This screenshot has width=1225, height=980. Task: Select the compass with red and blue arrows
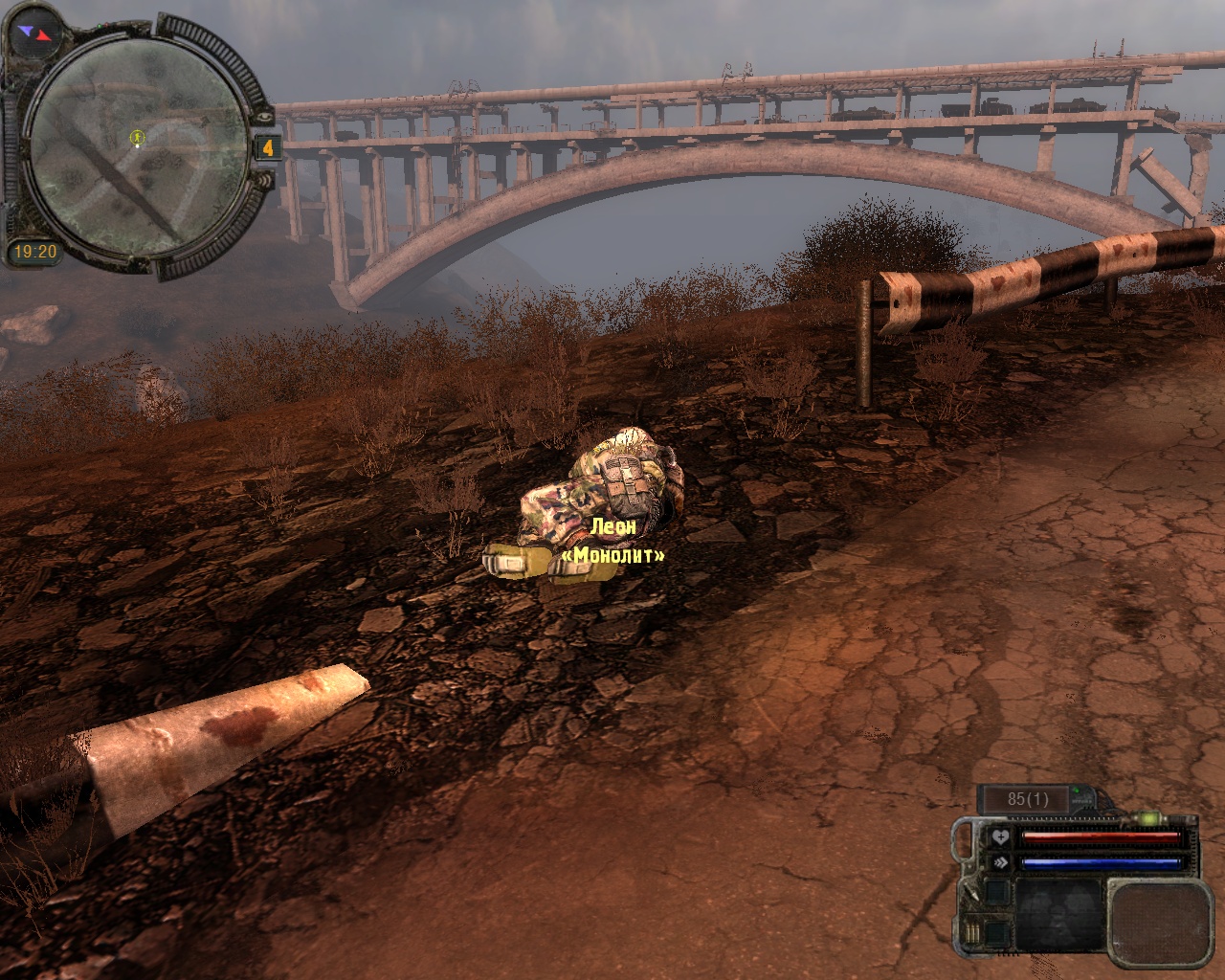[x=34, y=35]
